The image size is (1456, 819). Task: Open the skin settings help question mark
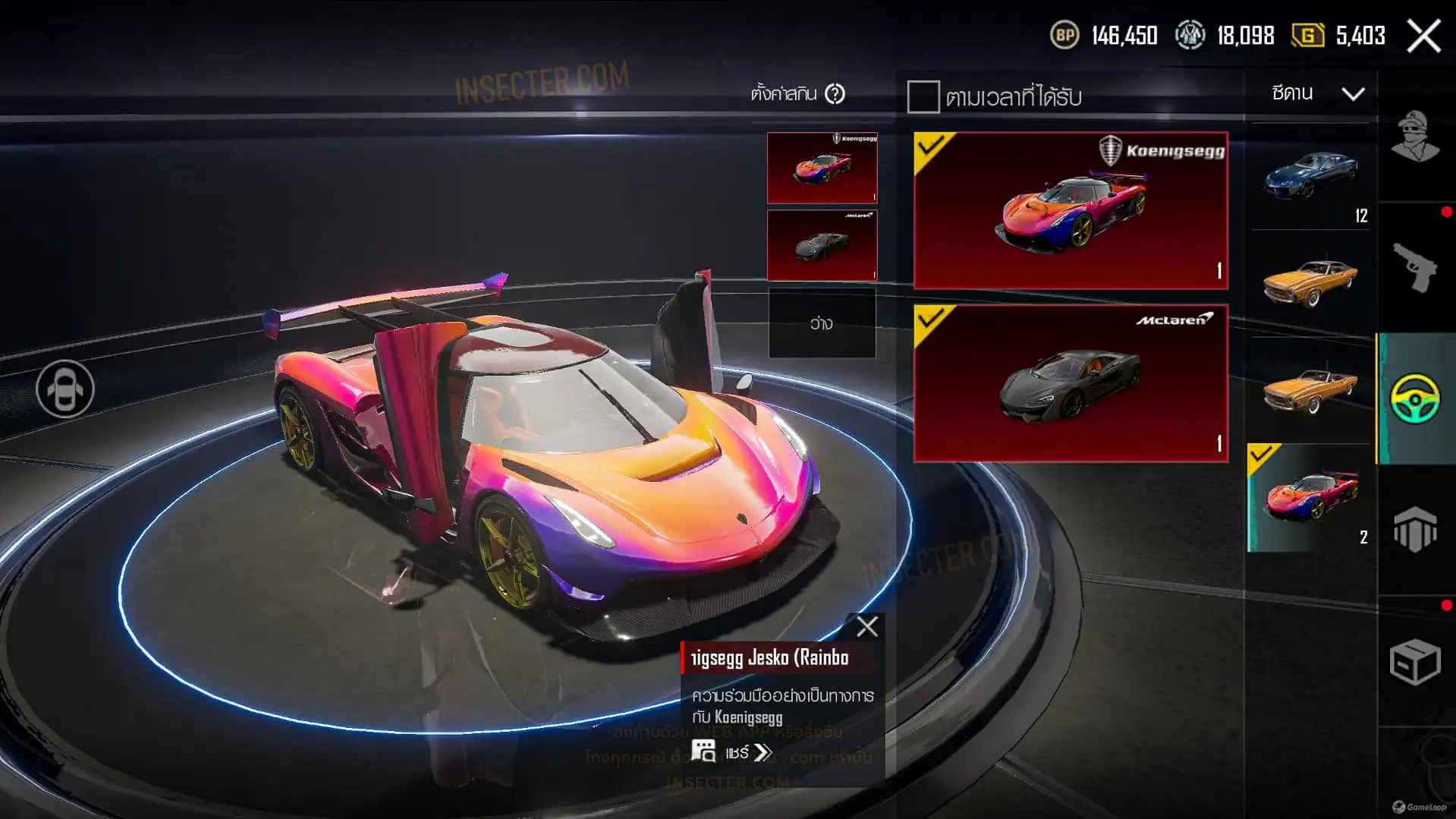point(835,94)
